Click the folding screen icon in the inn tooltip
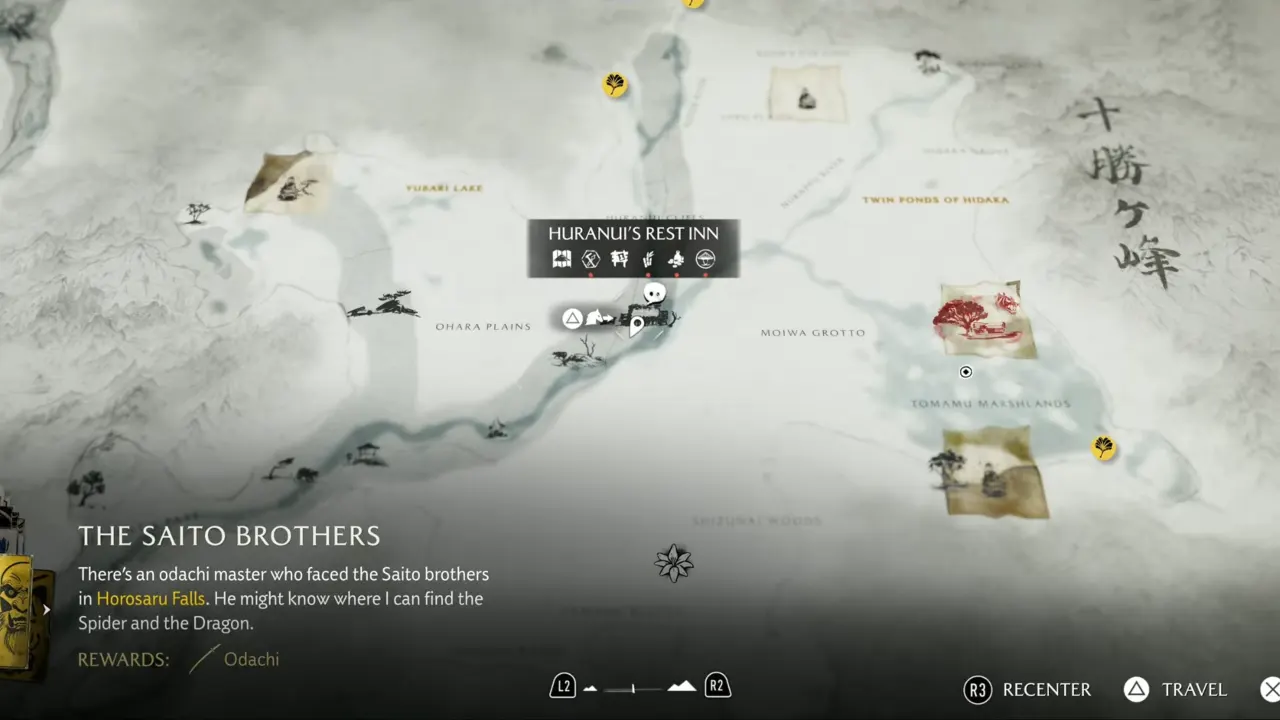The image size is (1280, 720). [562, 260]
